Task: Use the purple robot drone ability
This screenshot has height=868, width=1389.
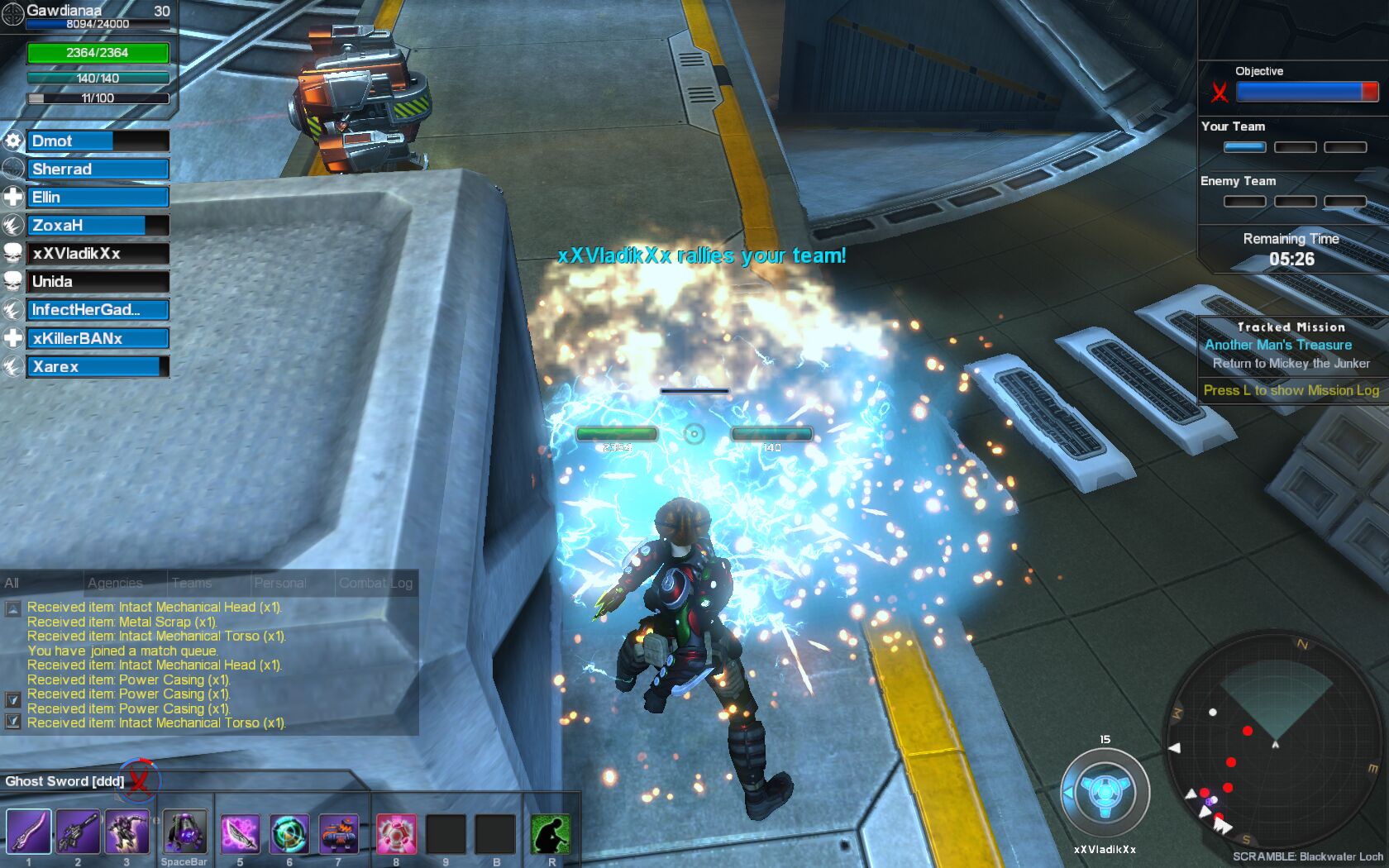Action: pos(184,832)
